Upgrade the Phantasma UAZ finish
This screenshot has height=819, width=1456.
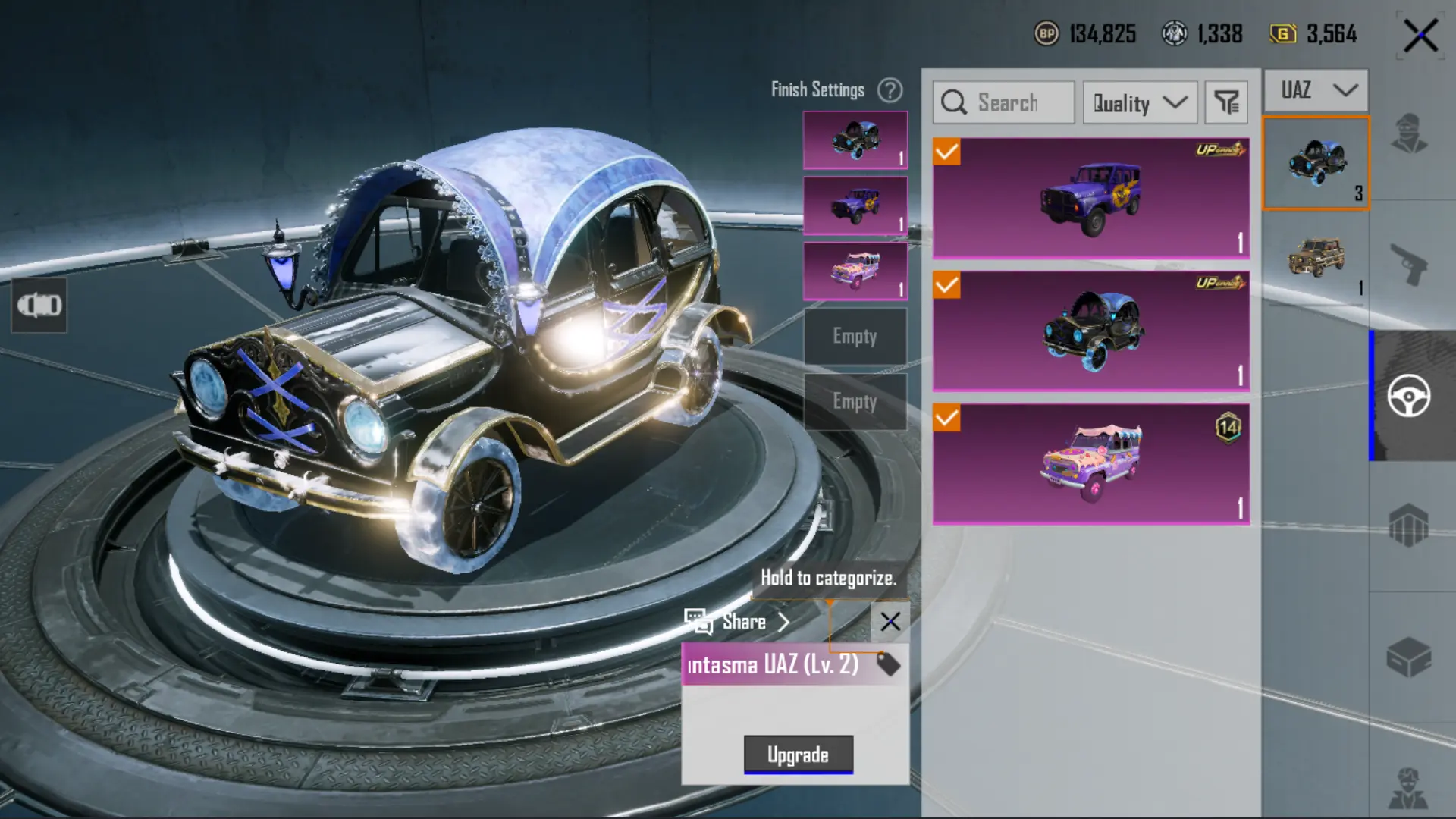(x=798, y=755)
